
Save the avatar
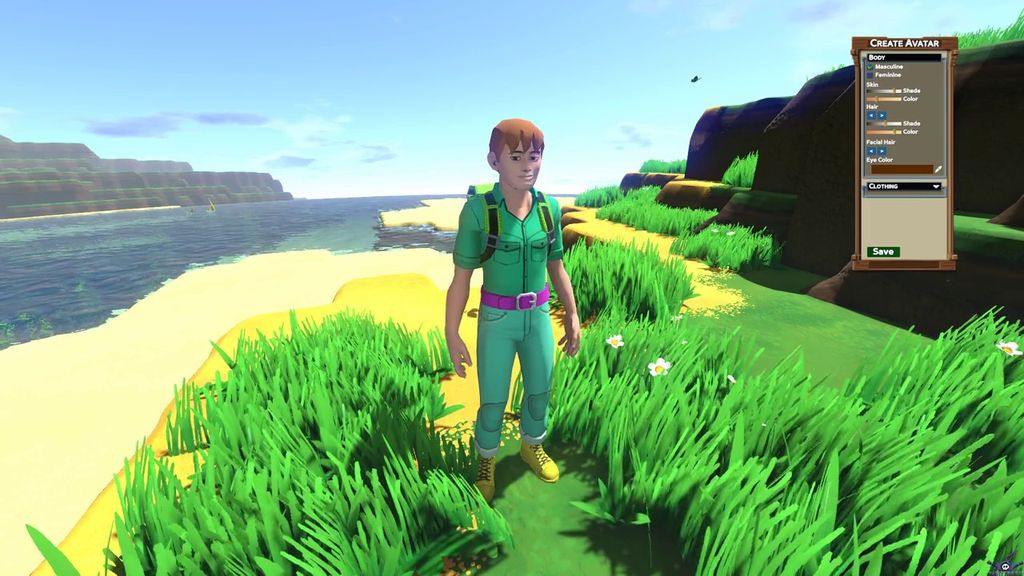point(883,251)
